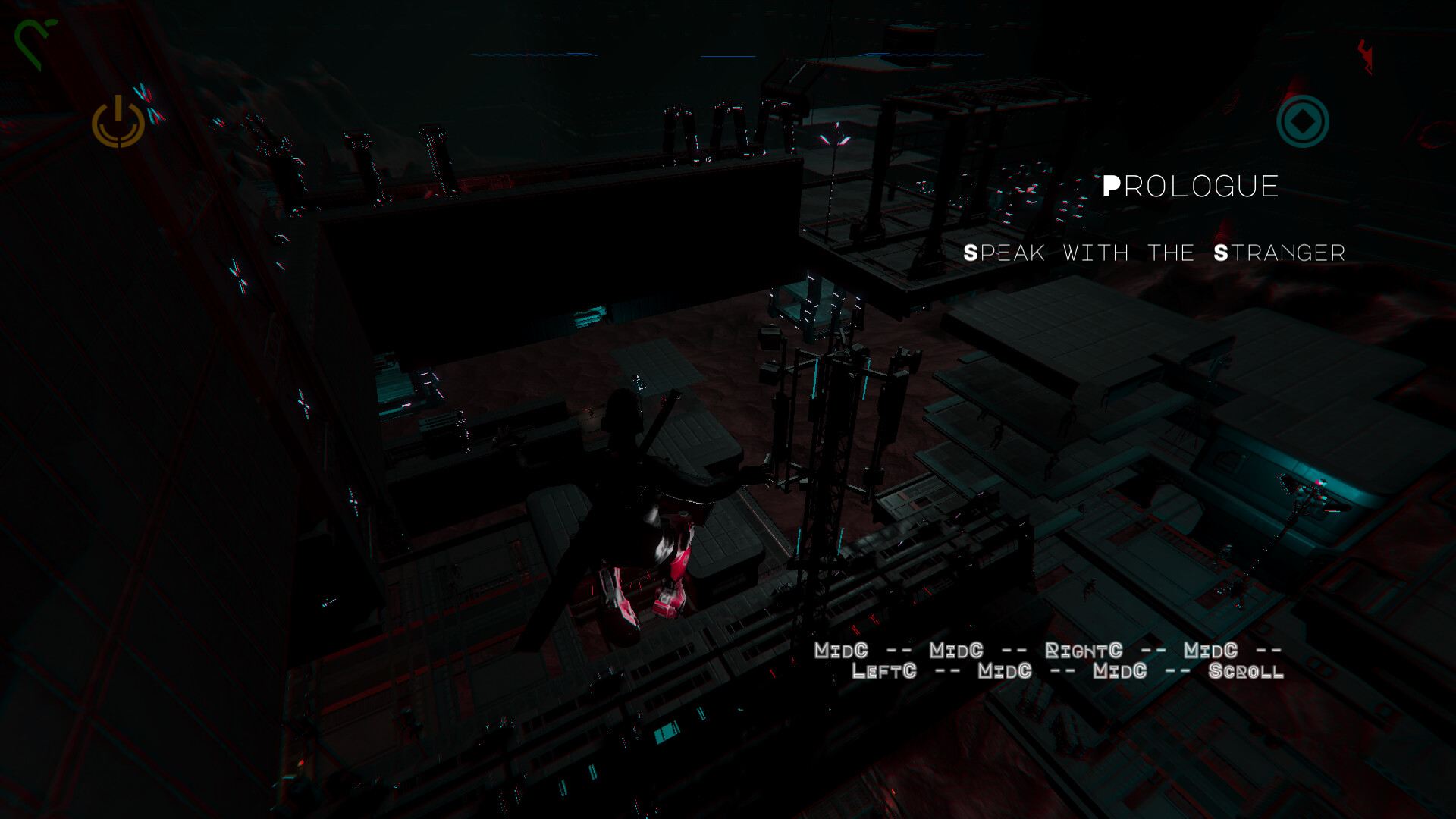Open the Speak with the Stranger objective
This screenshot has height=819, width=1456.
(x=1153, y=253)
